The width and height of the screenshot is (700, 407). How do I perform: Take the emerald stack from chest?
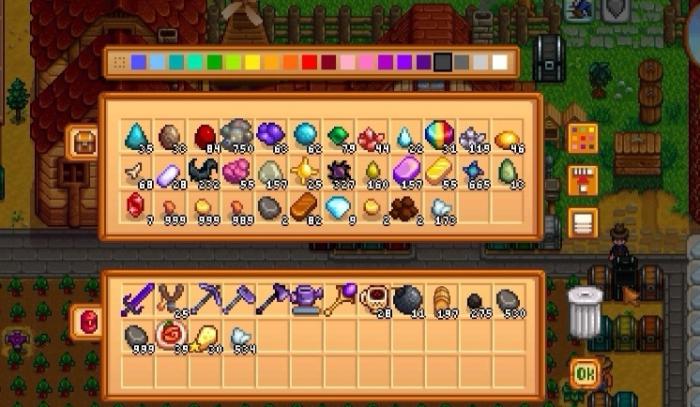(339, 135)
